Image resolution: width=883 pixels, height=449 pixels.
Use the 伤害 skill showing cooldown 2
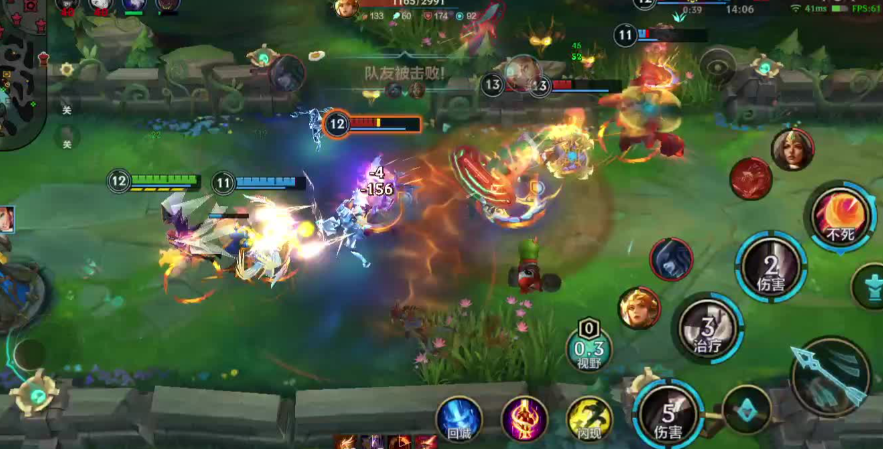771,266
